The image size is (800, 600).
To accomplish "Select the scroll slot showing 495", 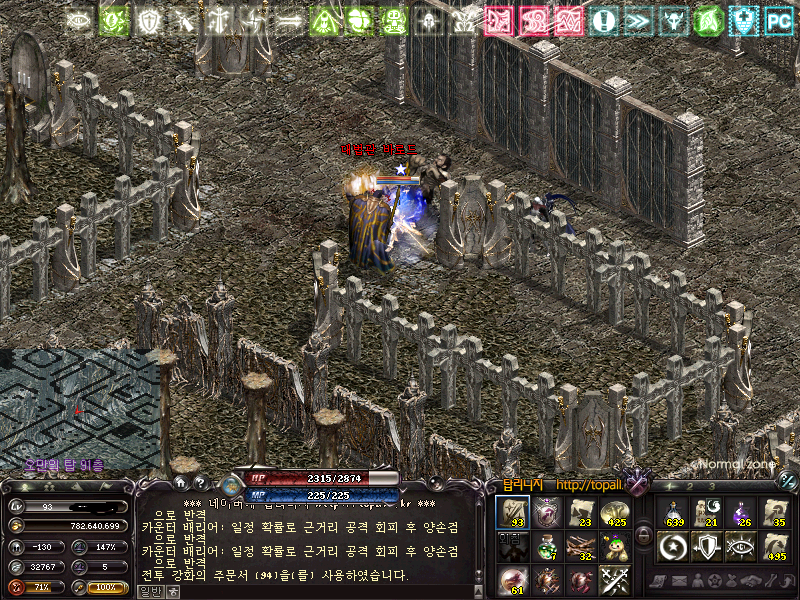I will pyautogui.click(x=775, y=546).
